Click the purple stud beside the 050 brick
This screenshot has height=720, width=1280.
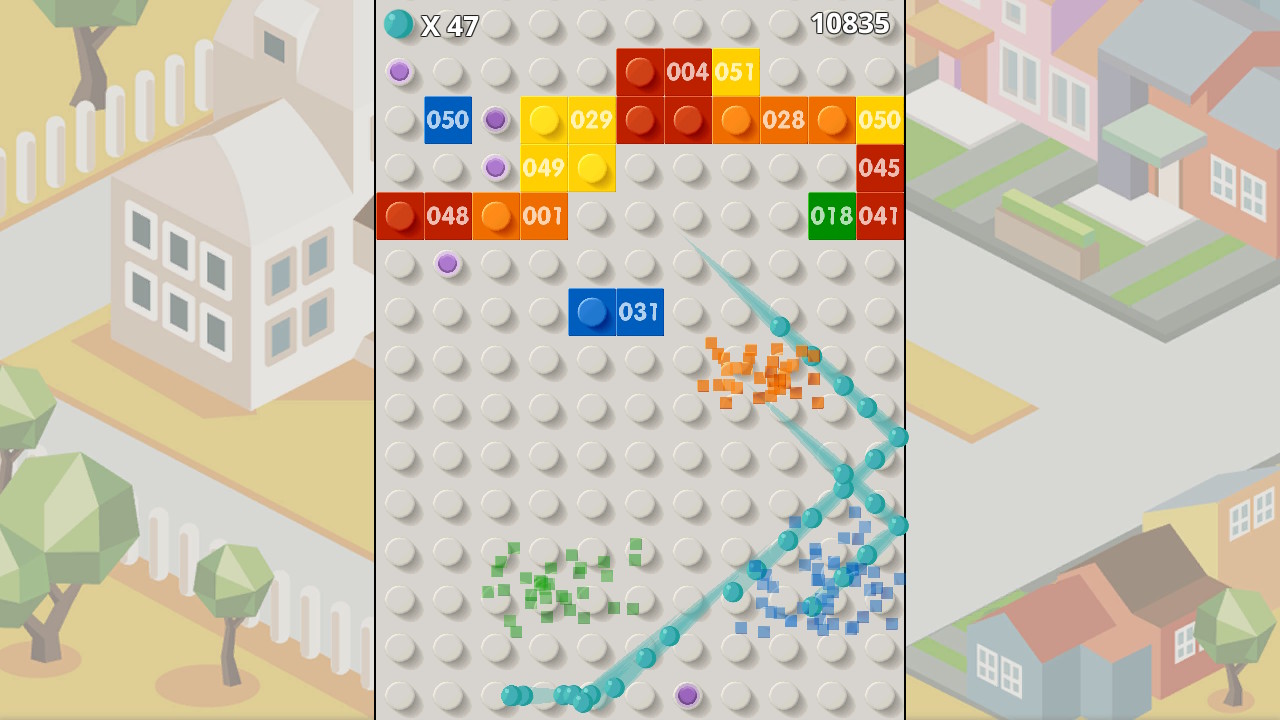point(496,119)
